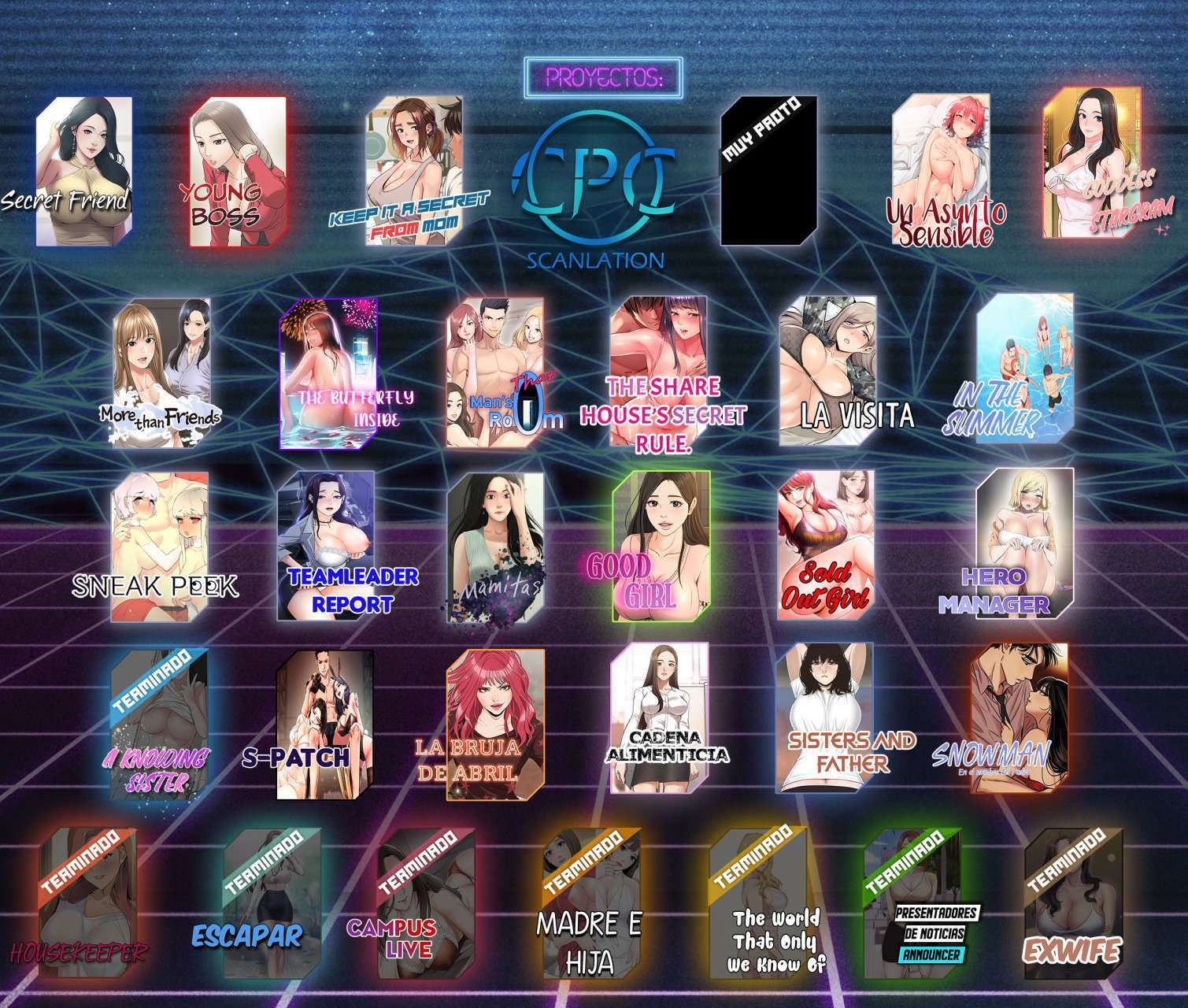Open the More than Friends cover
This screenshot has width=1188, height=1008.
point(161,372)
